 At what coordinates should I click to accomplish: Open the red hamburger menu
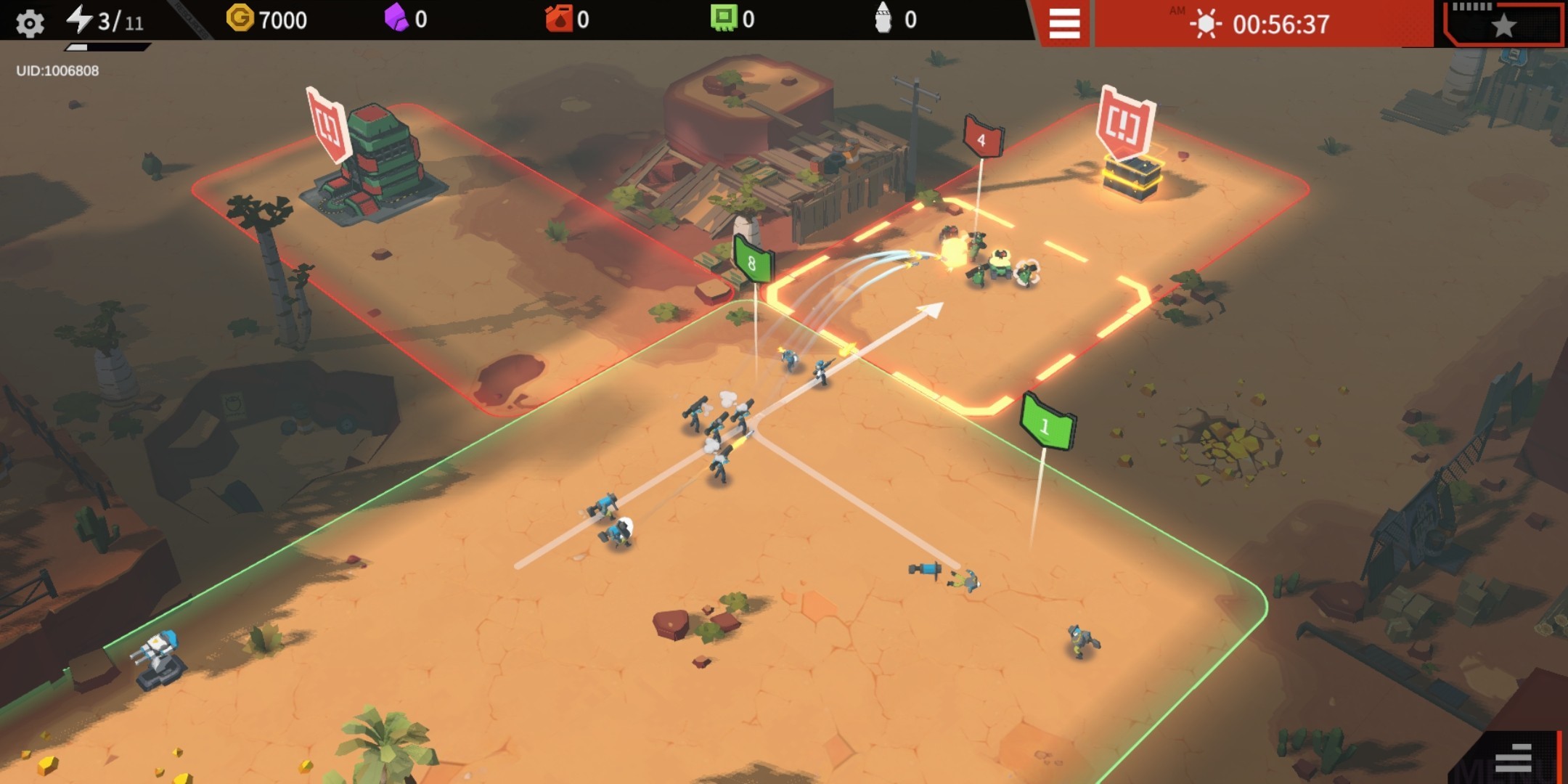point(1064,24)
